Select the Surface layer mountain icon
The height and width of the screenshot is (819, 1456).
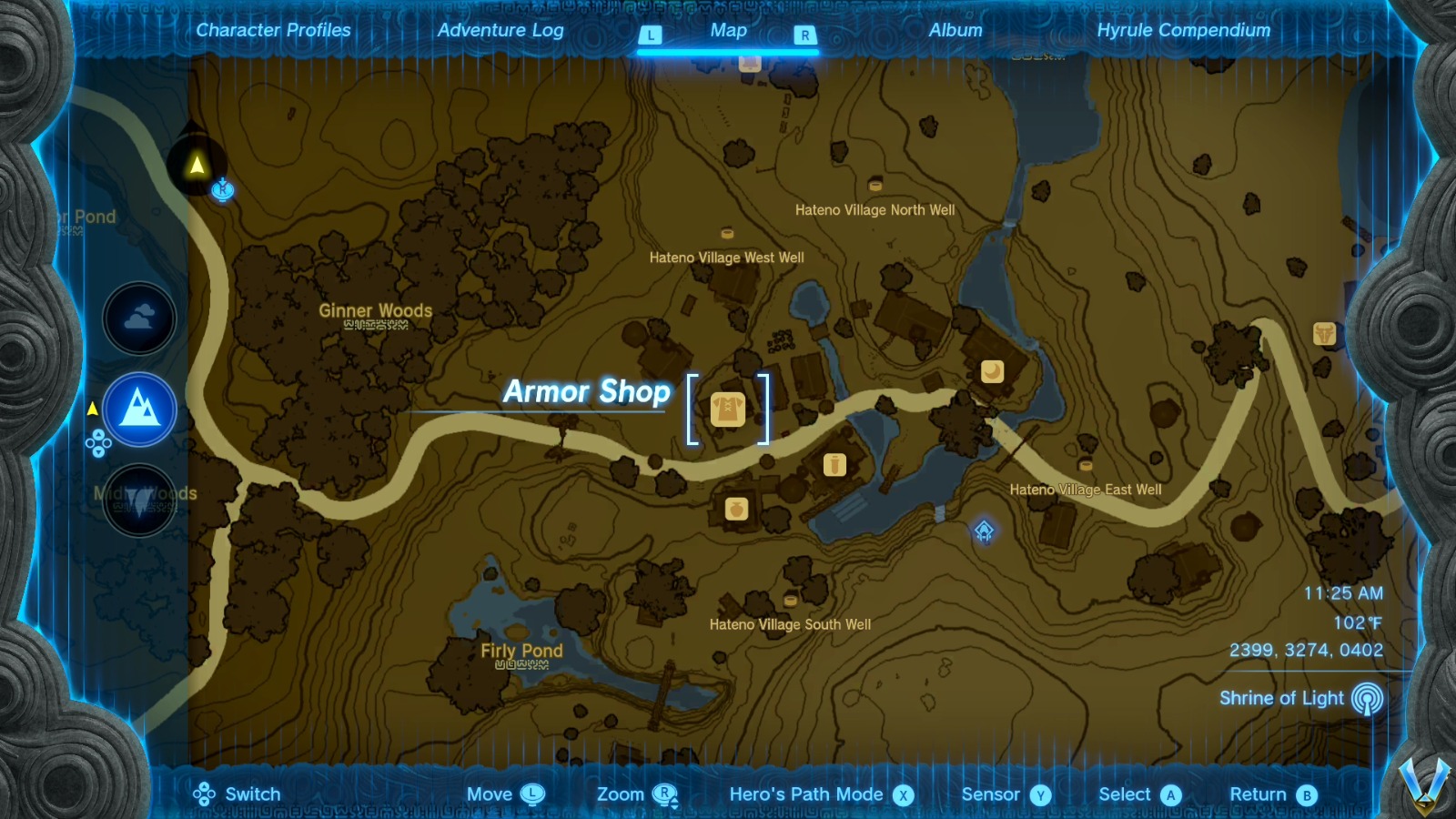pos(139,409)
